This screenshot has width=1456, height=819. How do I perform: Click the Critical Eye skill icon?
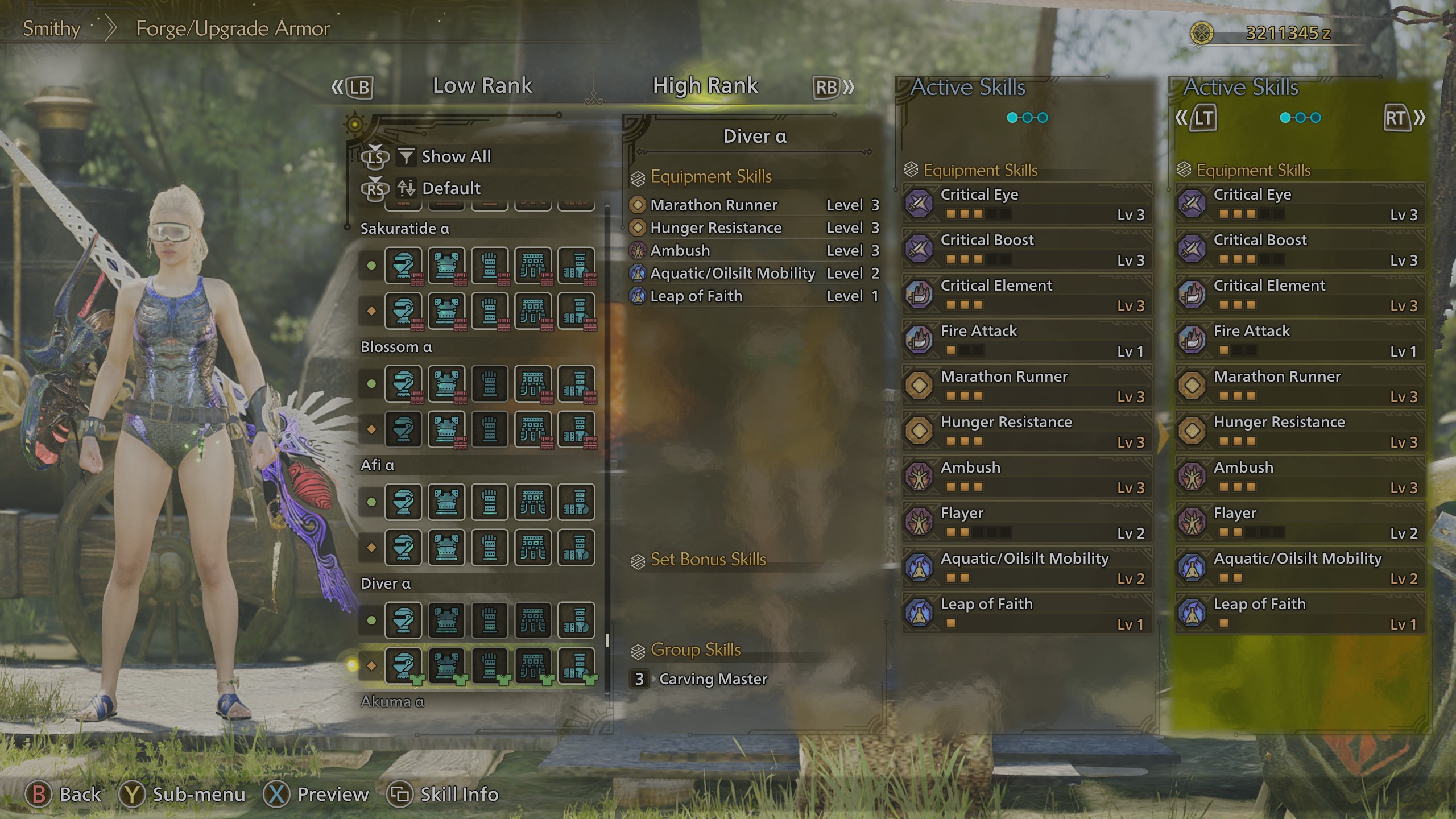[919, 204]
